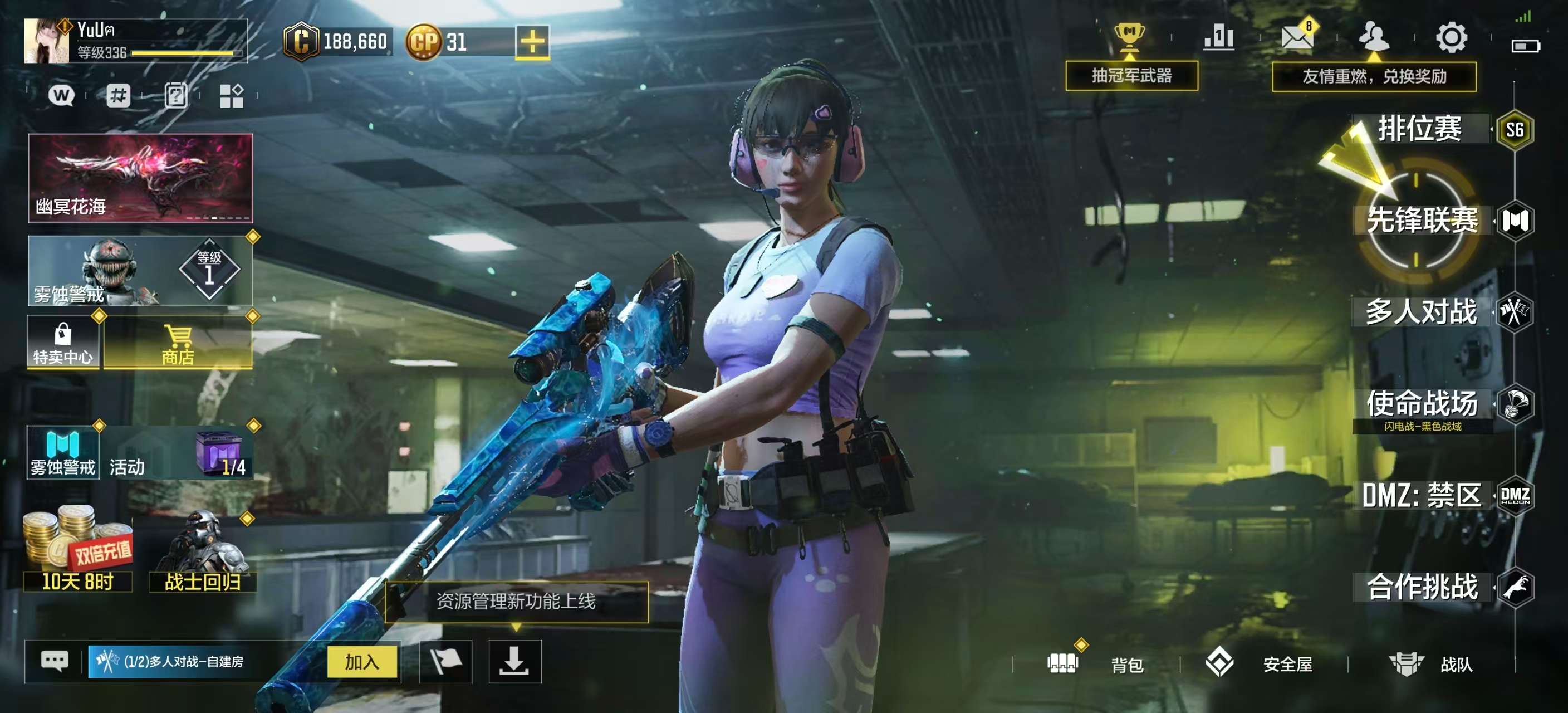1568x713 pixels.
Task: Open the 排位赛 ranked mode
Action: (x=1420, y=129)
